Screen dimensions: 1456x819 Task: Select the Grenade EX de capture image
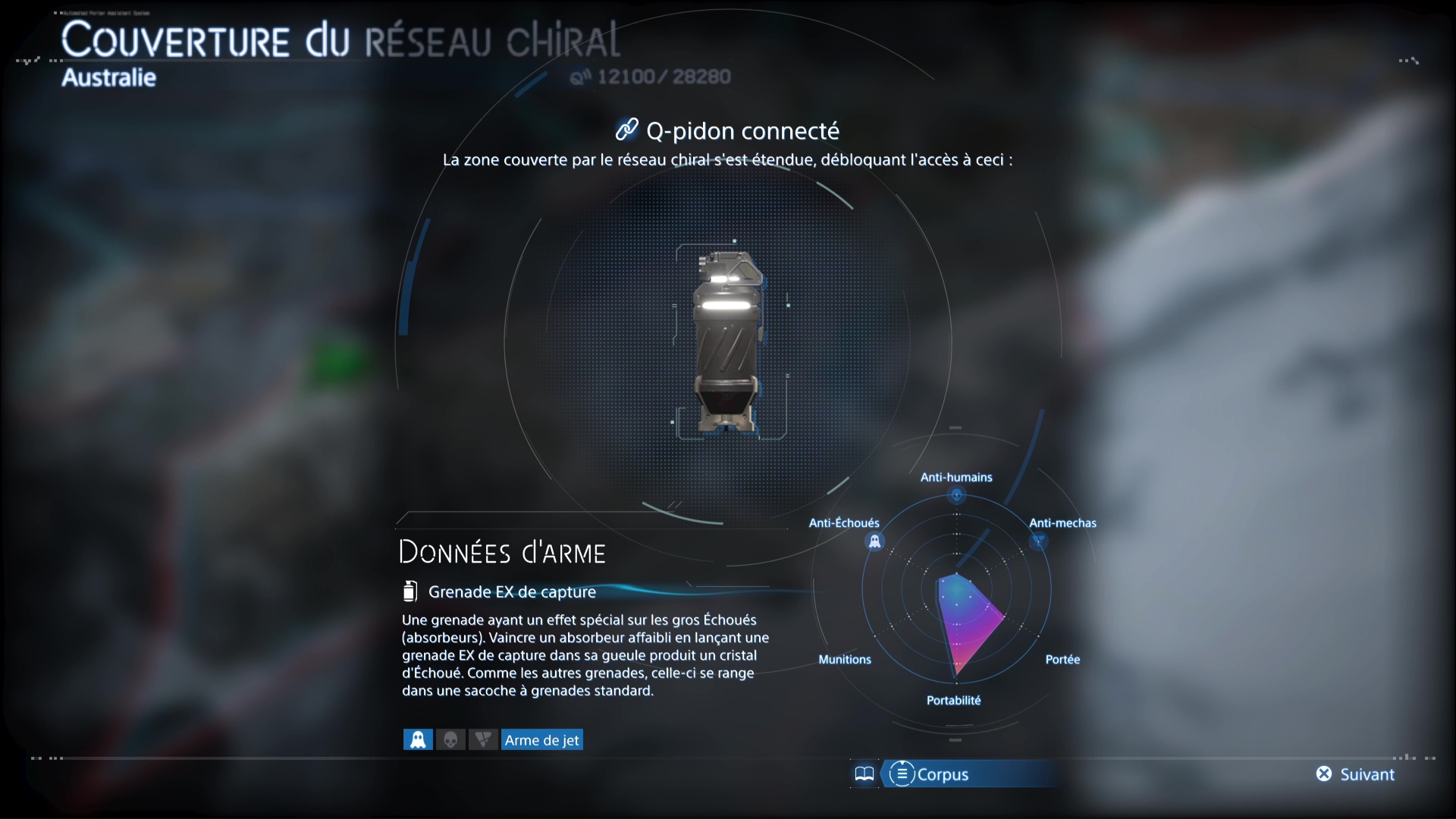click(x=728, y=341)
